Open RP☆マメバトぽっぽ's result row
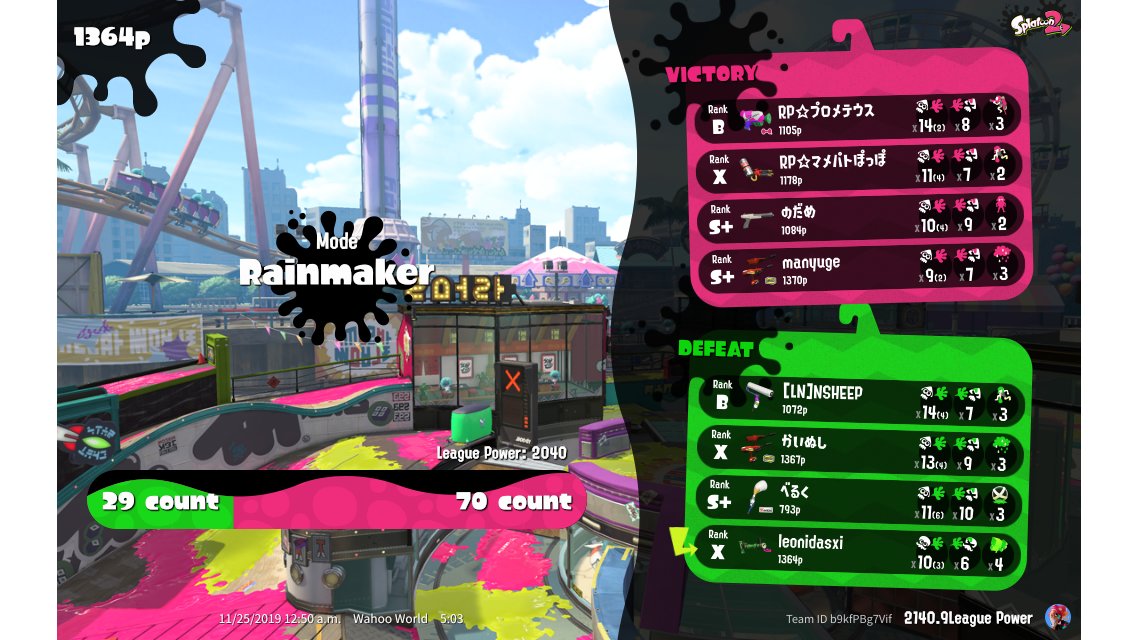This screenshot has width=1138, height=640. tap(860, 166)
